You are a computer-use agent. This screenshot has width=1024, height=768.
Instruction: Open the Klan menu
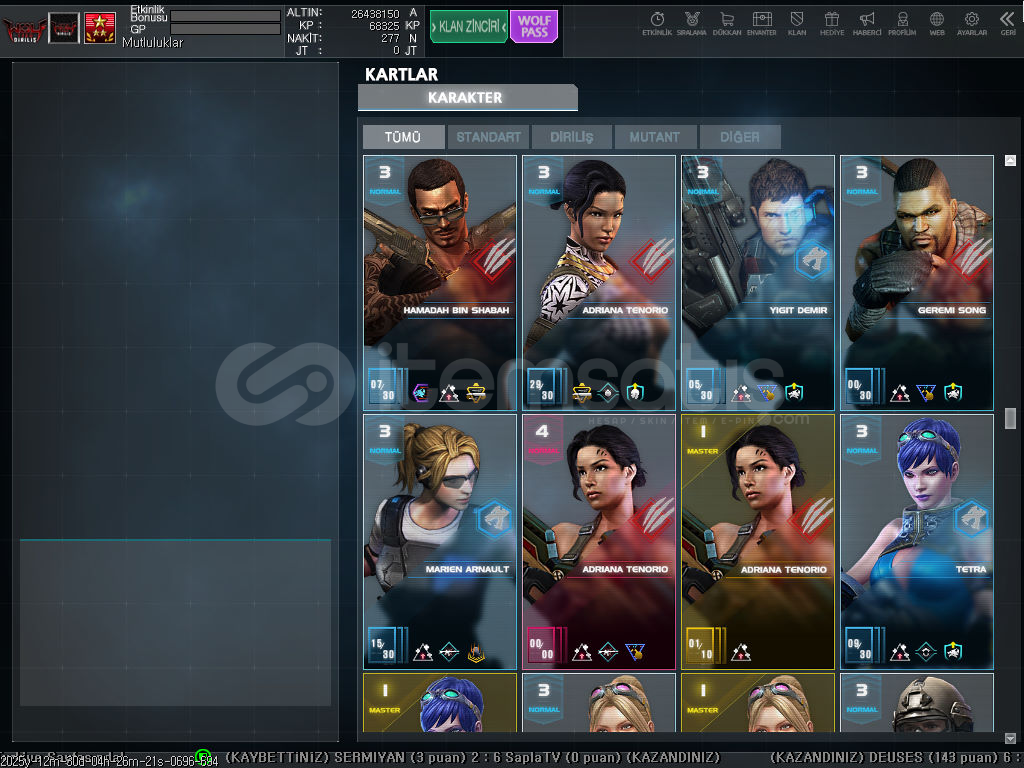[797, 24]
